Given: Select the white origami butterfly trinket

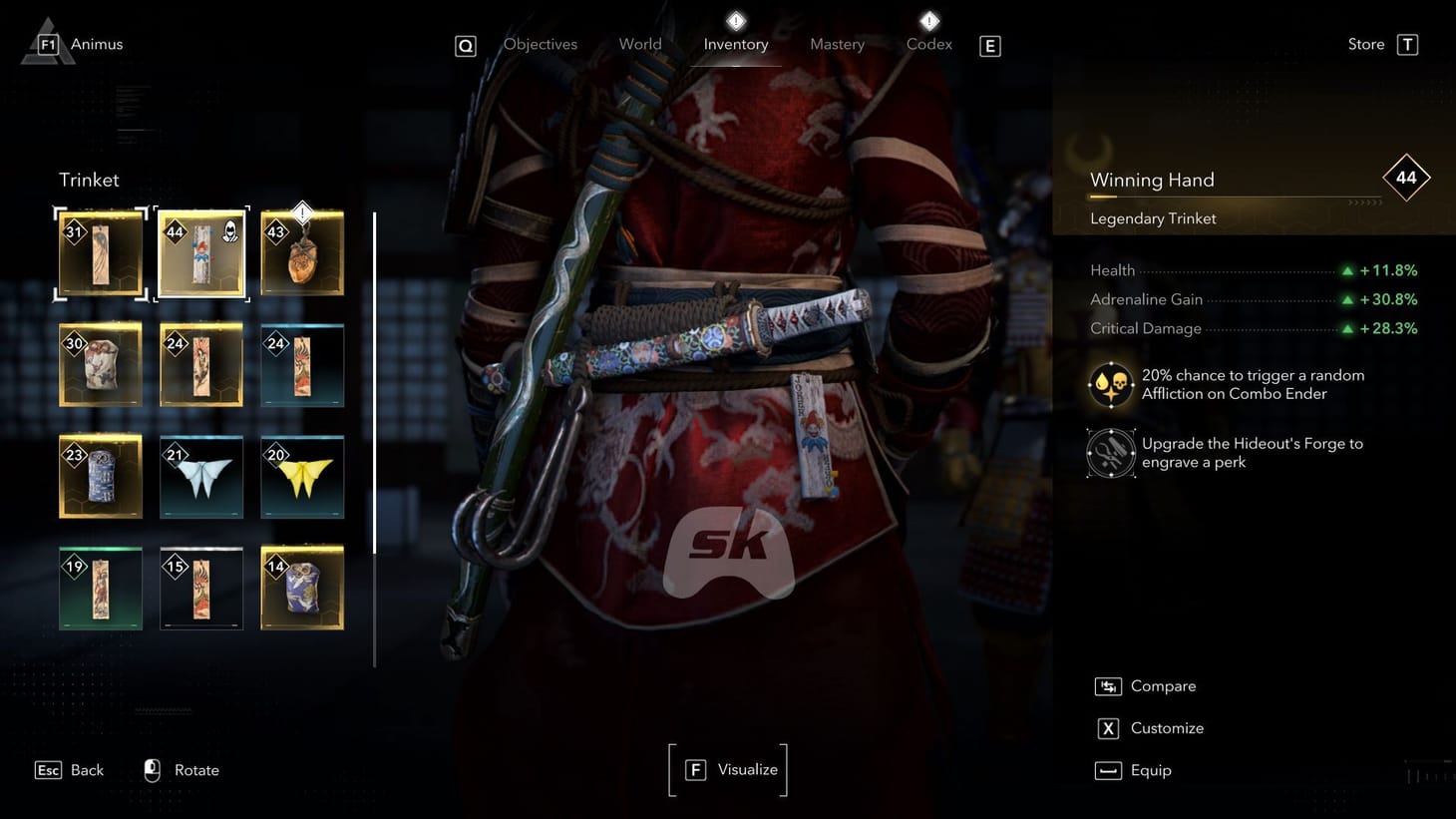Looking at the screenshot, I should point(201,477).
